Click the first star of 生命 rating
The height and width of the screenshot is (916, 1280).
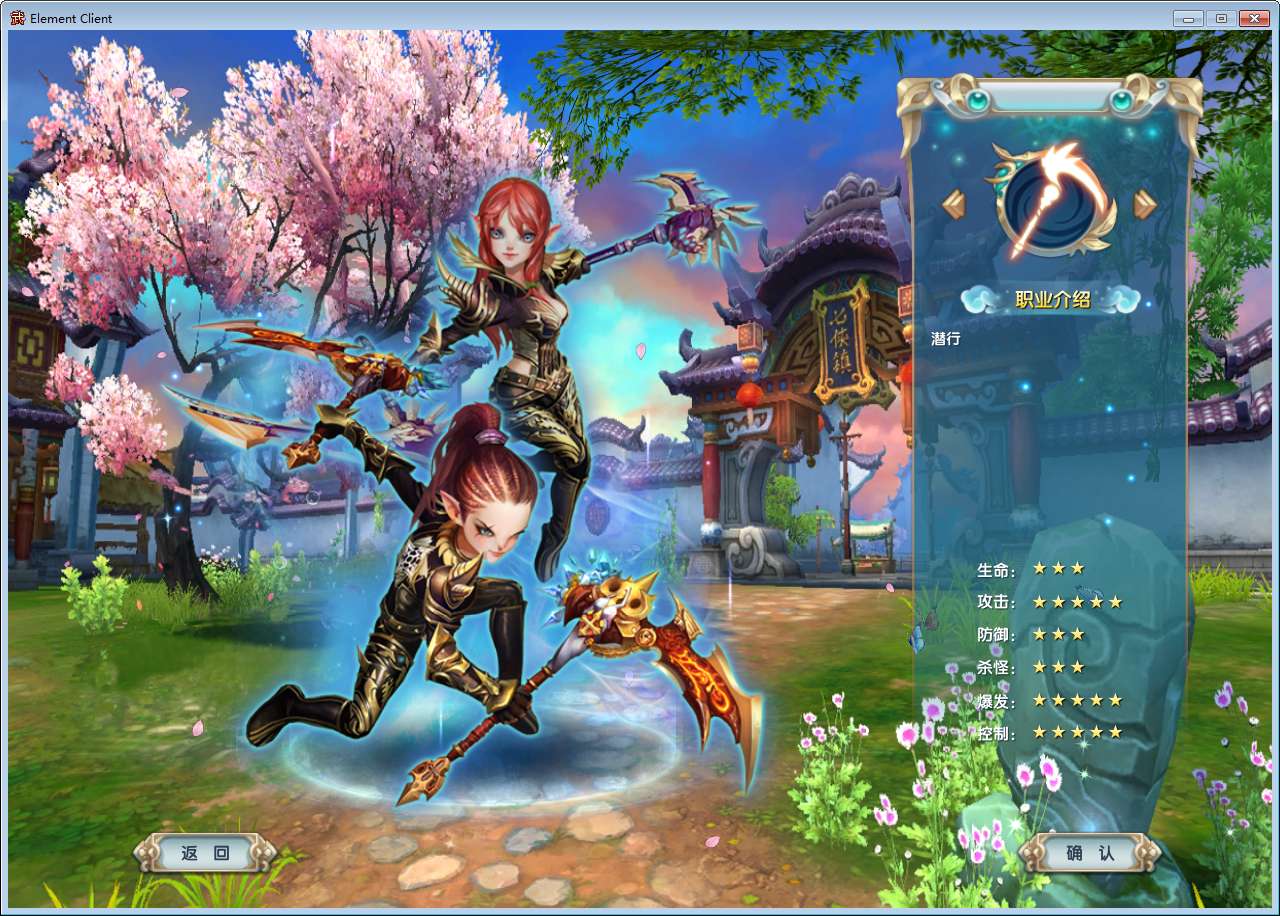point(1040,568)
